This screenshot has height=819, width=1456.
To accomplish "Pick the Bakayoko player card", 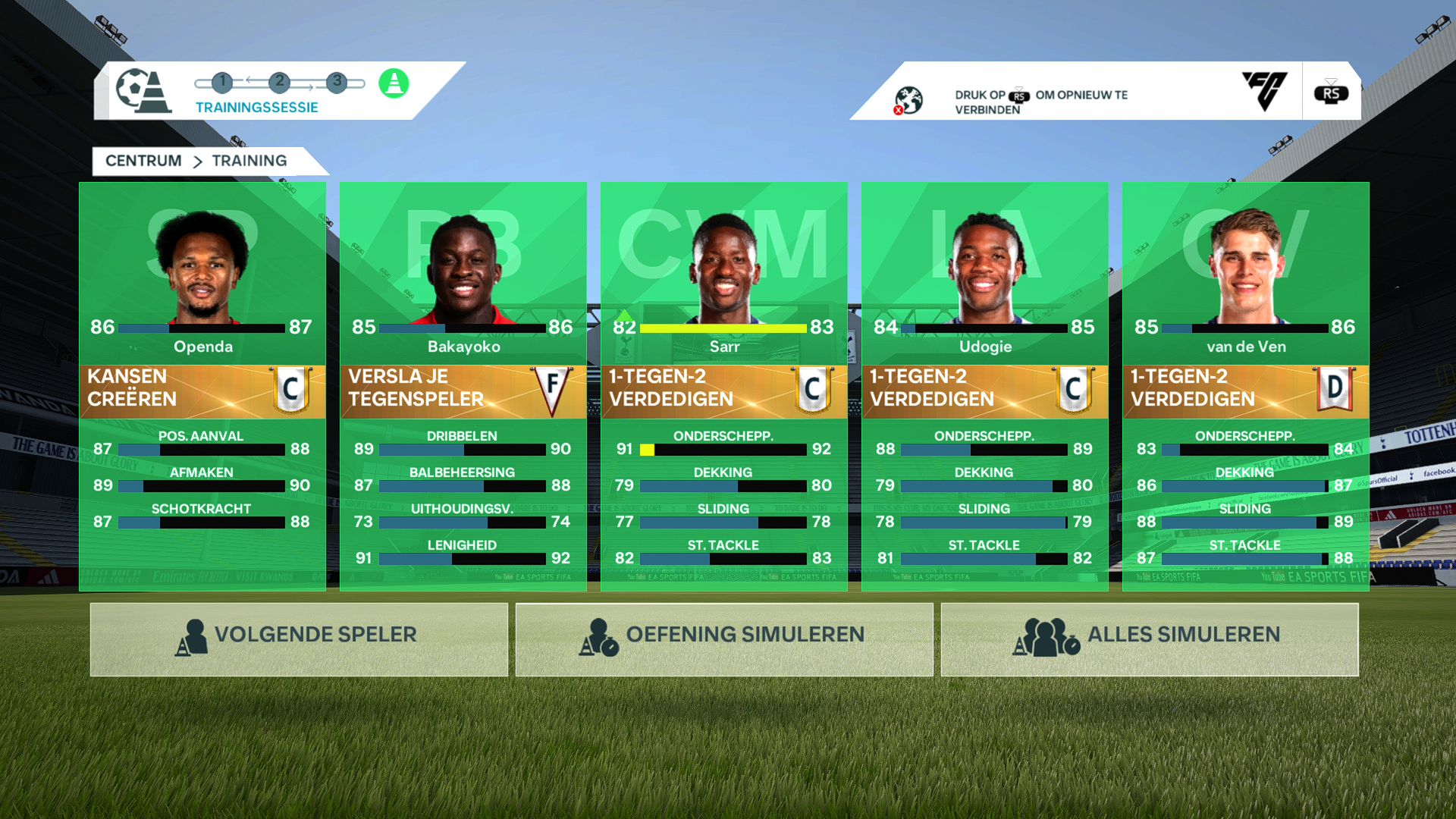I will pyautogui.click(x=463, y=273).
